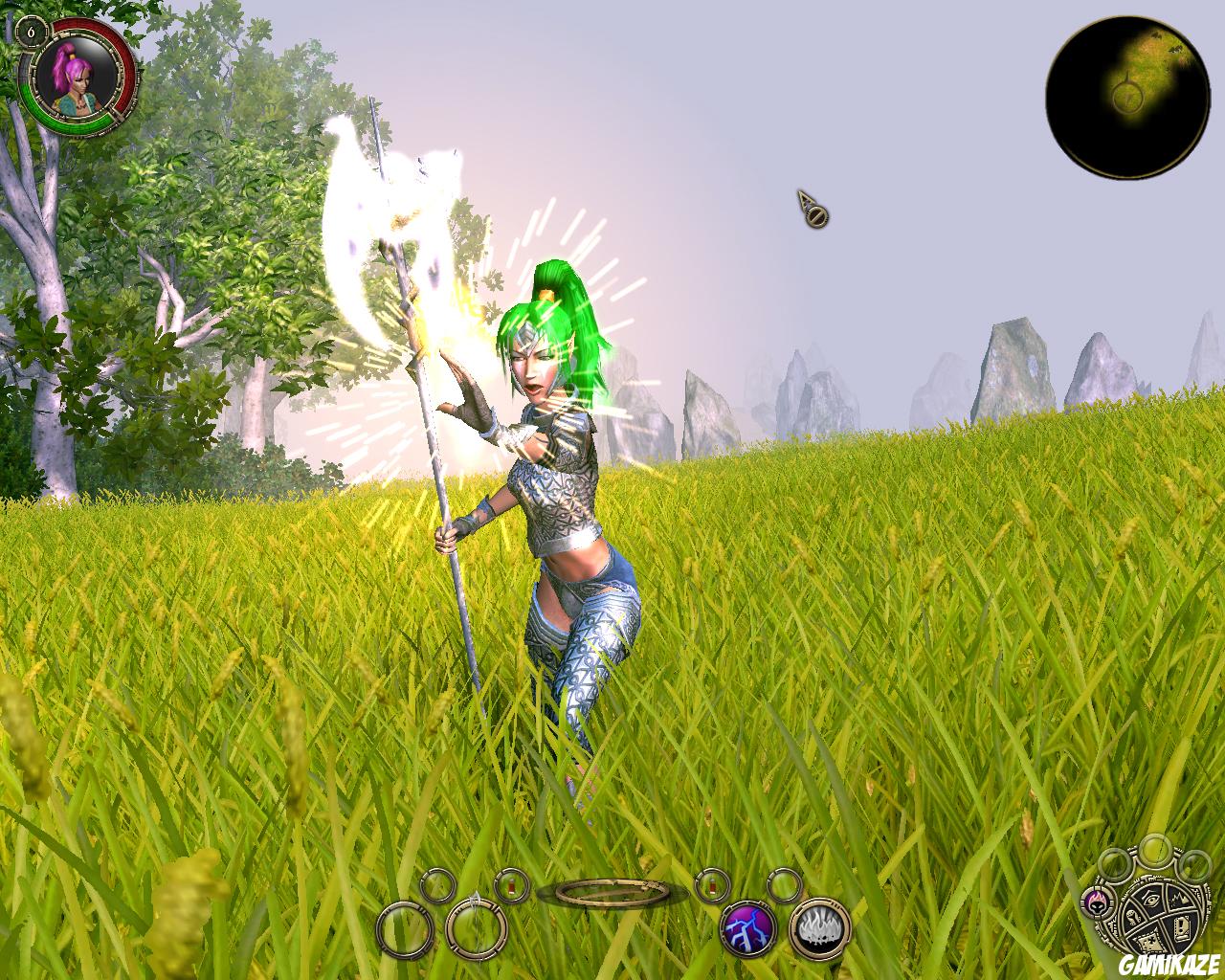Select the lightning Combat Art skill

746,927
